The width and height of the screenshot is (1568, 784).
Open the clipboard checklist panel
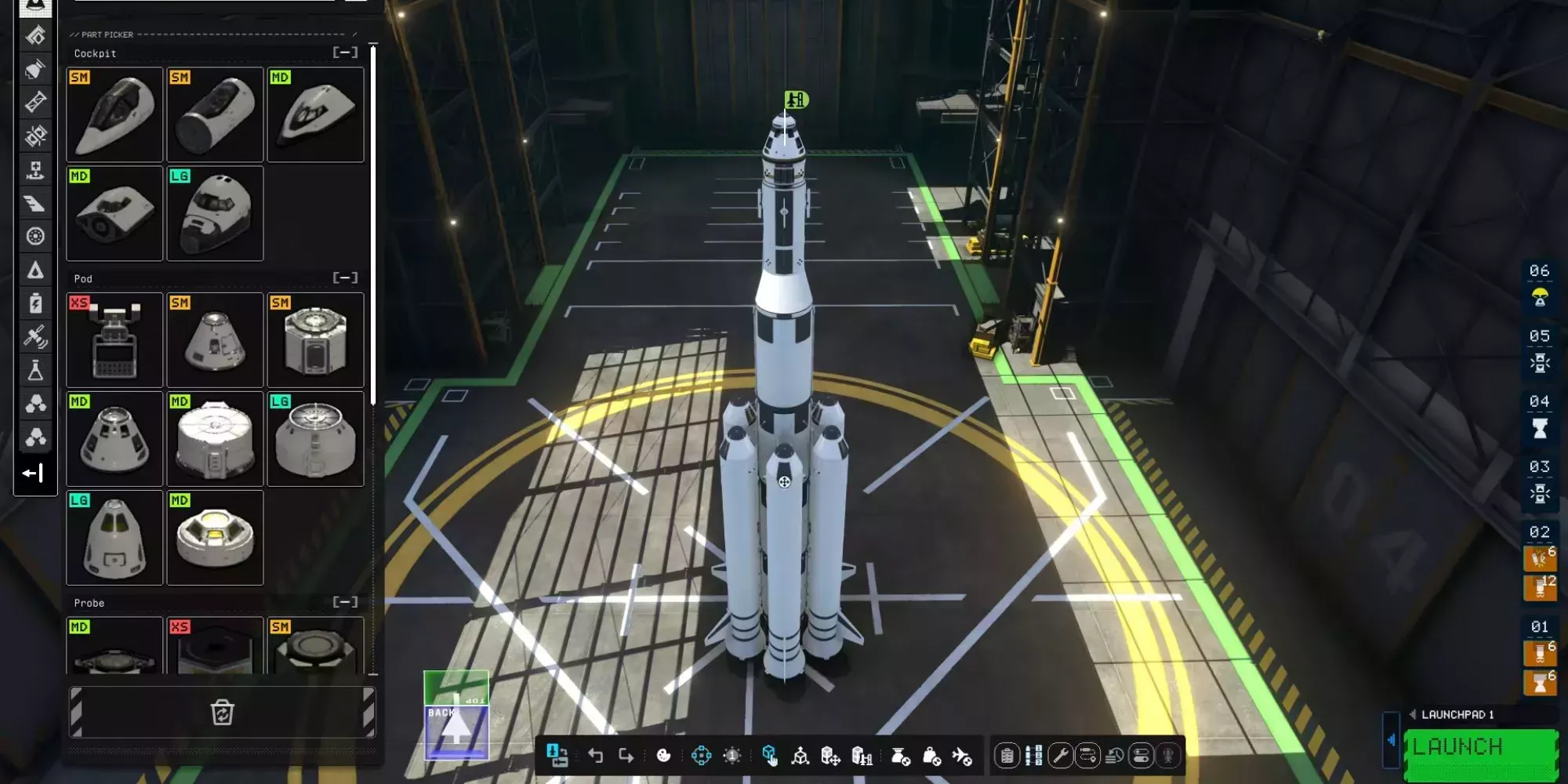click(x=1007, y=755)
